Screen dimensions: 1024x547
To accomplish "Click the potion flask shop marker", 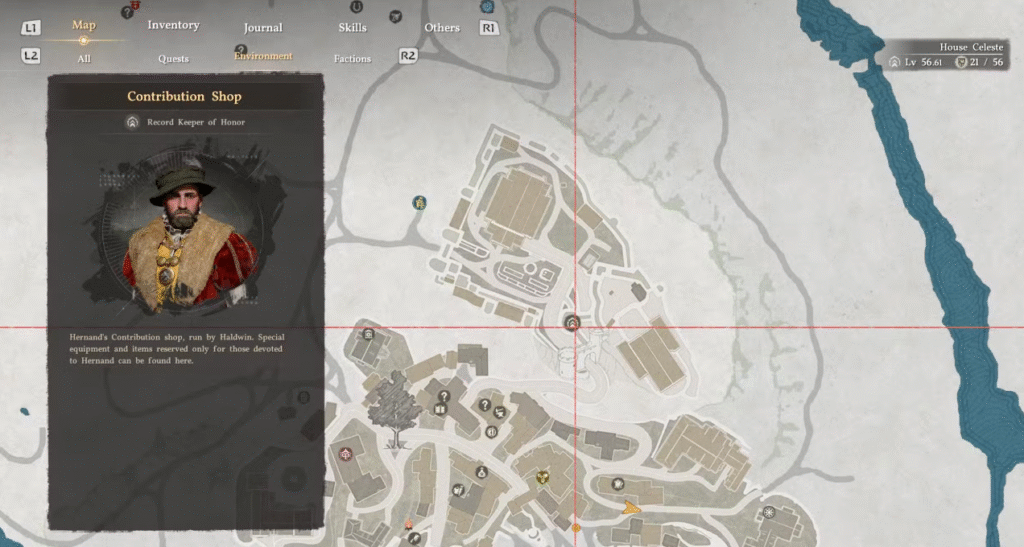I will coord(481,471).
